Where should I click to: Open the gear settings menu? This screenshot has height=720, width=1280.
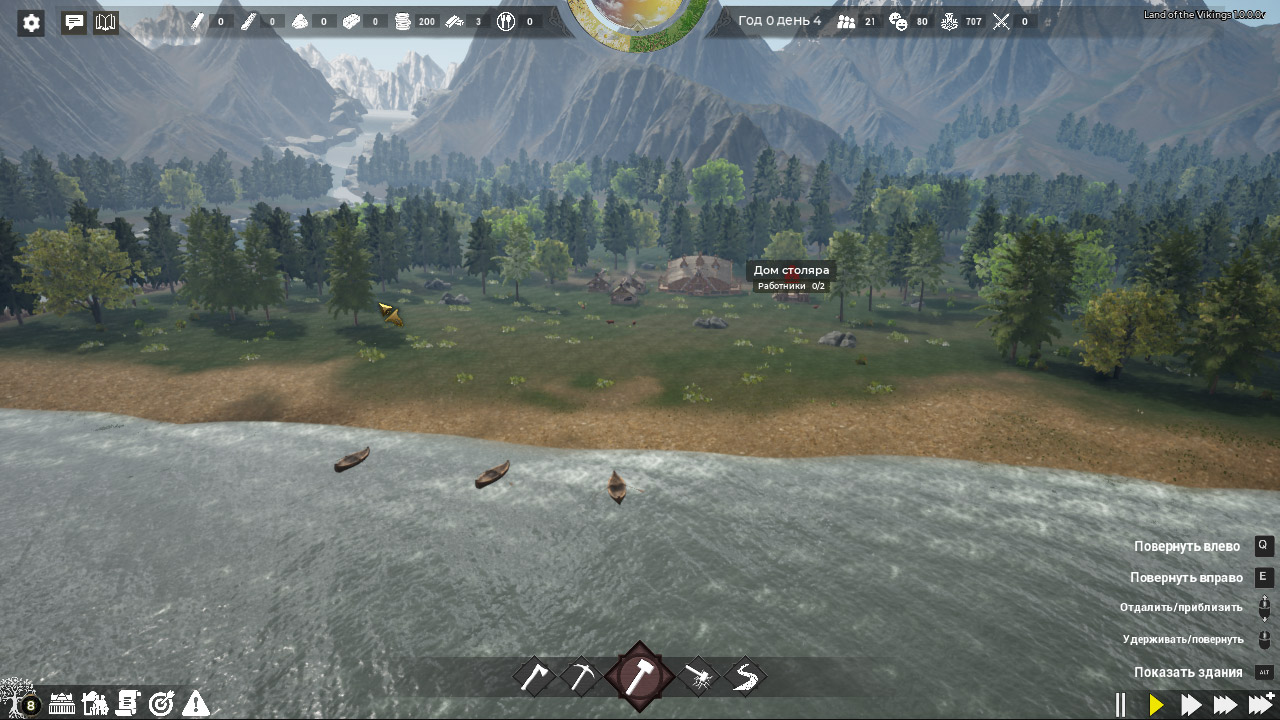click(x=31, y=23)
